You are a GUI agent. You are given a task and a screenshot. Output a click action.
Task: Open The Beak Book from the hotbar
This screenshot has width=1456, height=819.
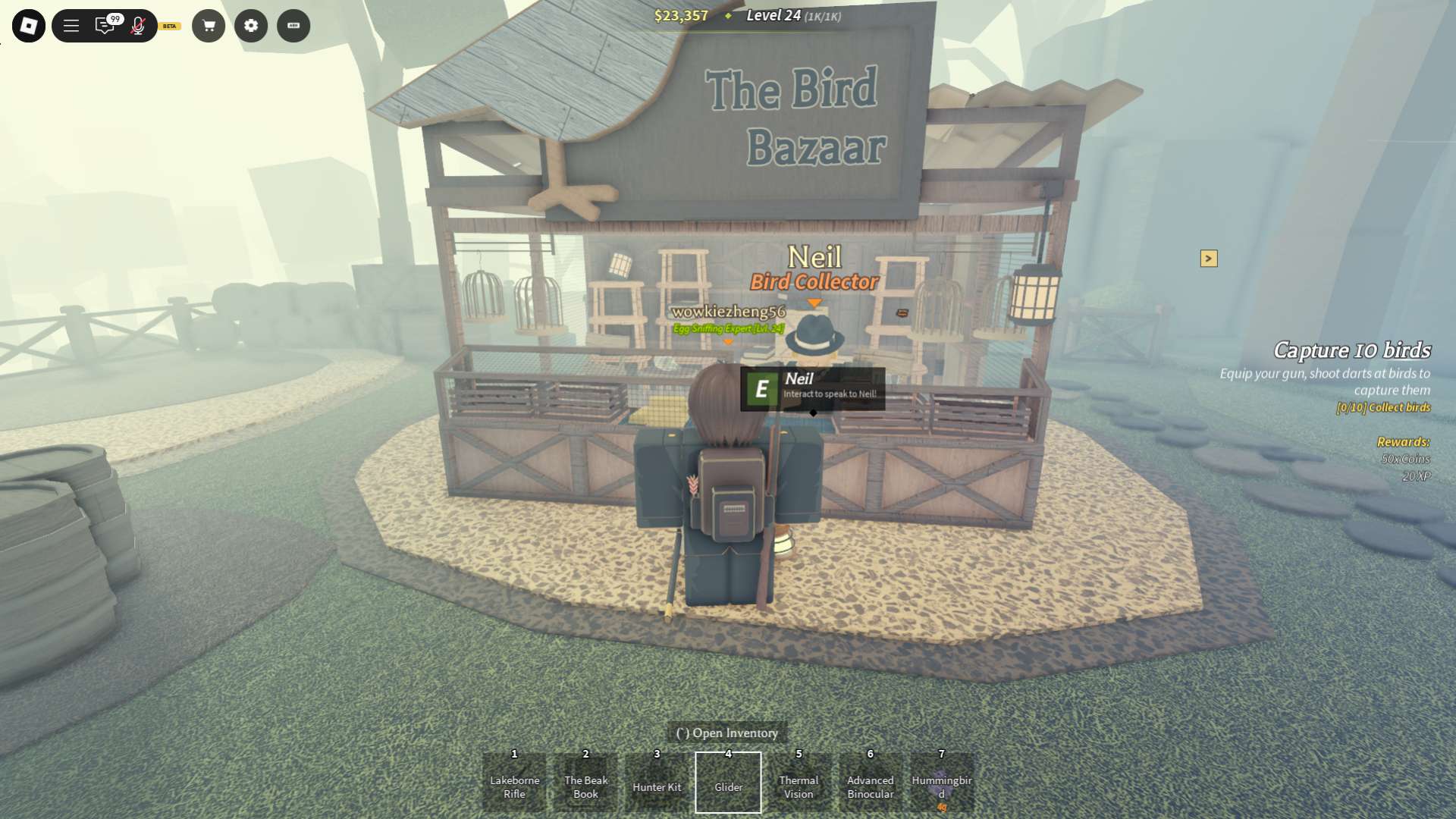point(585,782)
